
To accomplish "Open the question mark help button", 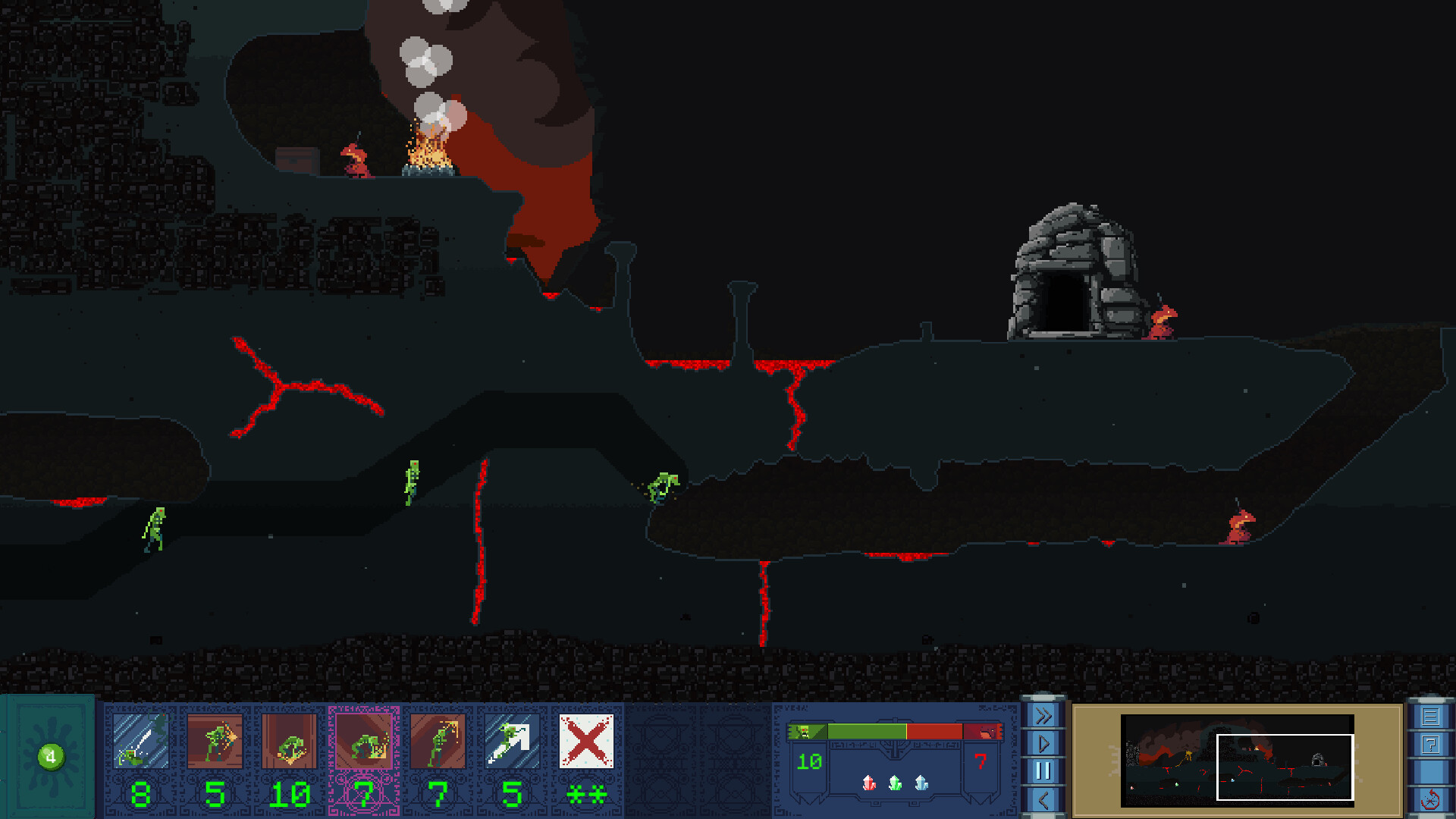I will coord(1430,745).
